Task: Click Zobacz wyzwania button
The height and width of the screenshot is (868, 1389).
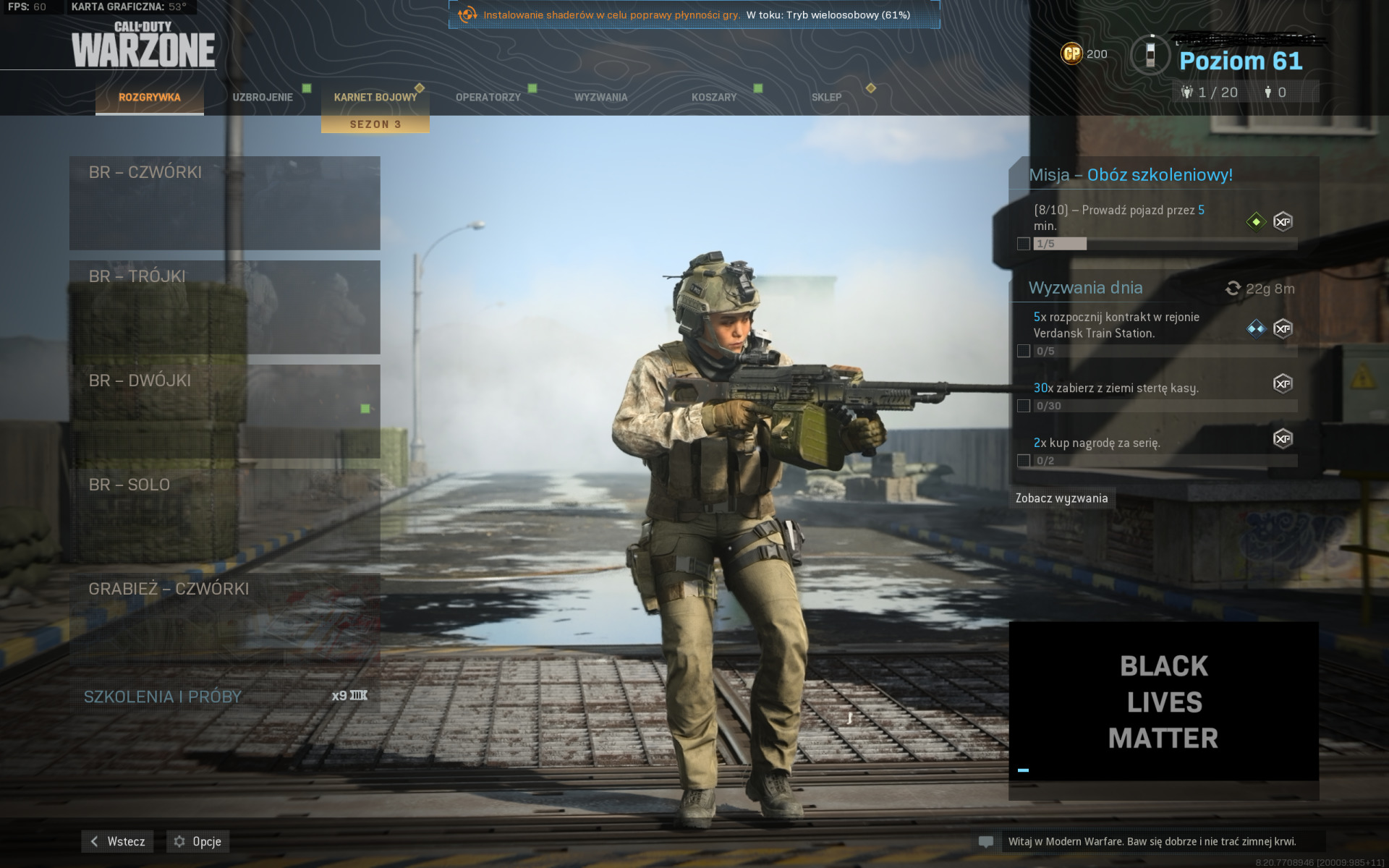Action: click(x=1061, y=498)
